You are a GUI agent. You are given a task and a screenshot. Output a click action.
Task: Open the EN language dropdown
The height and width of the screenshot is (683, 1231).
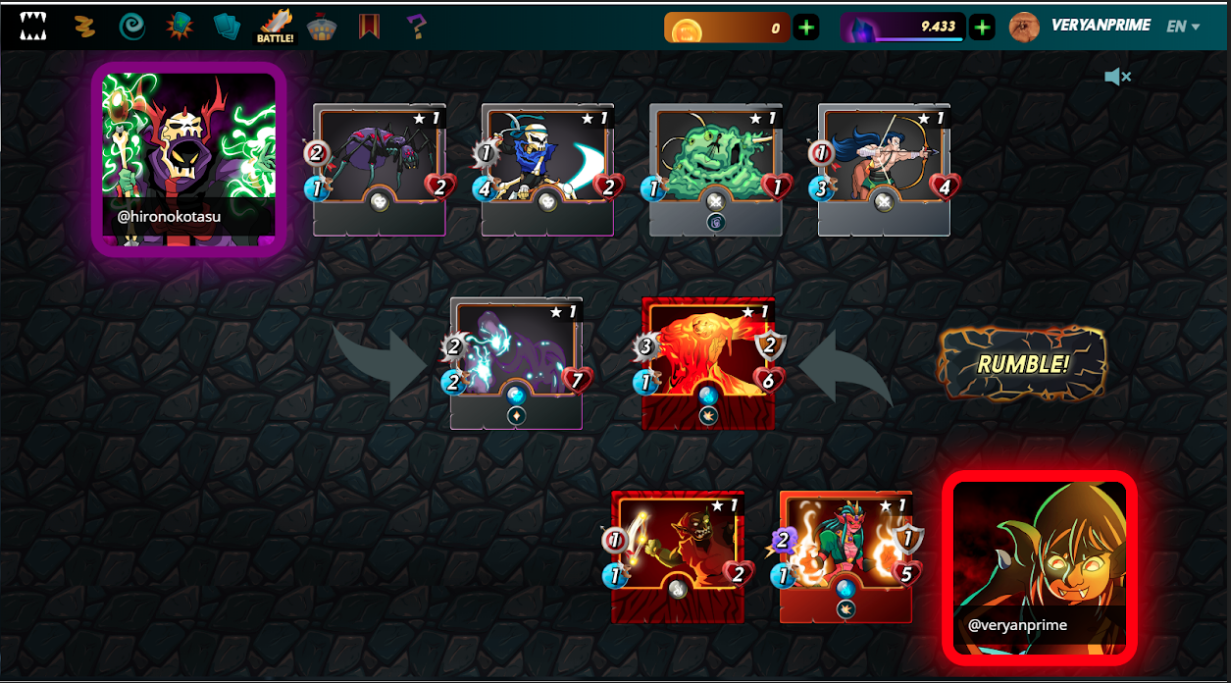[1183, 27]
